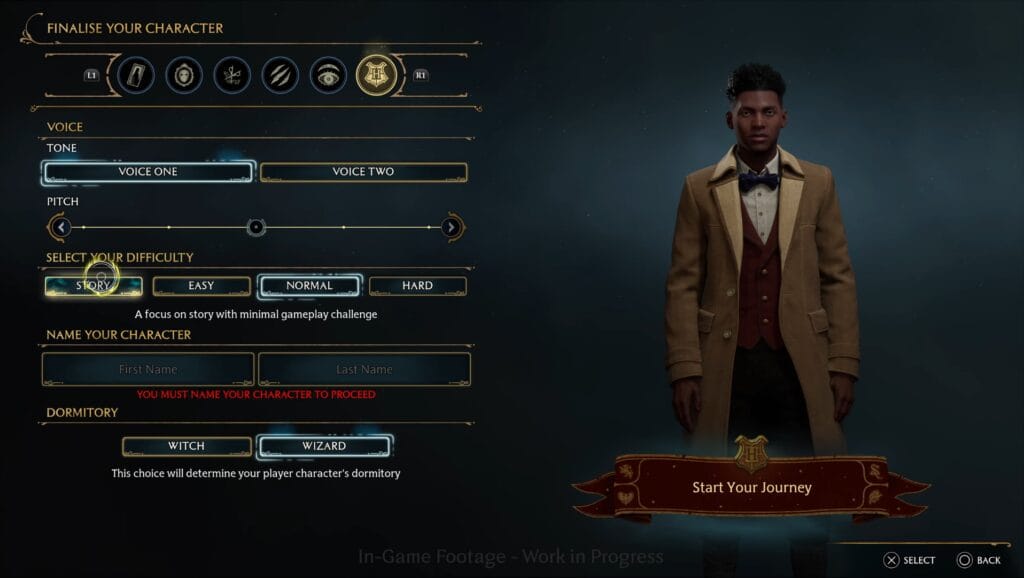
Task: Click the First Name field
Action: tap(148, 369)
